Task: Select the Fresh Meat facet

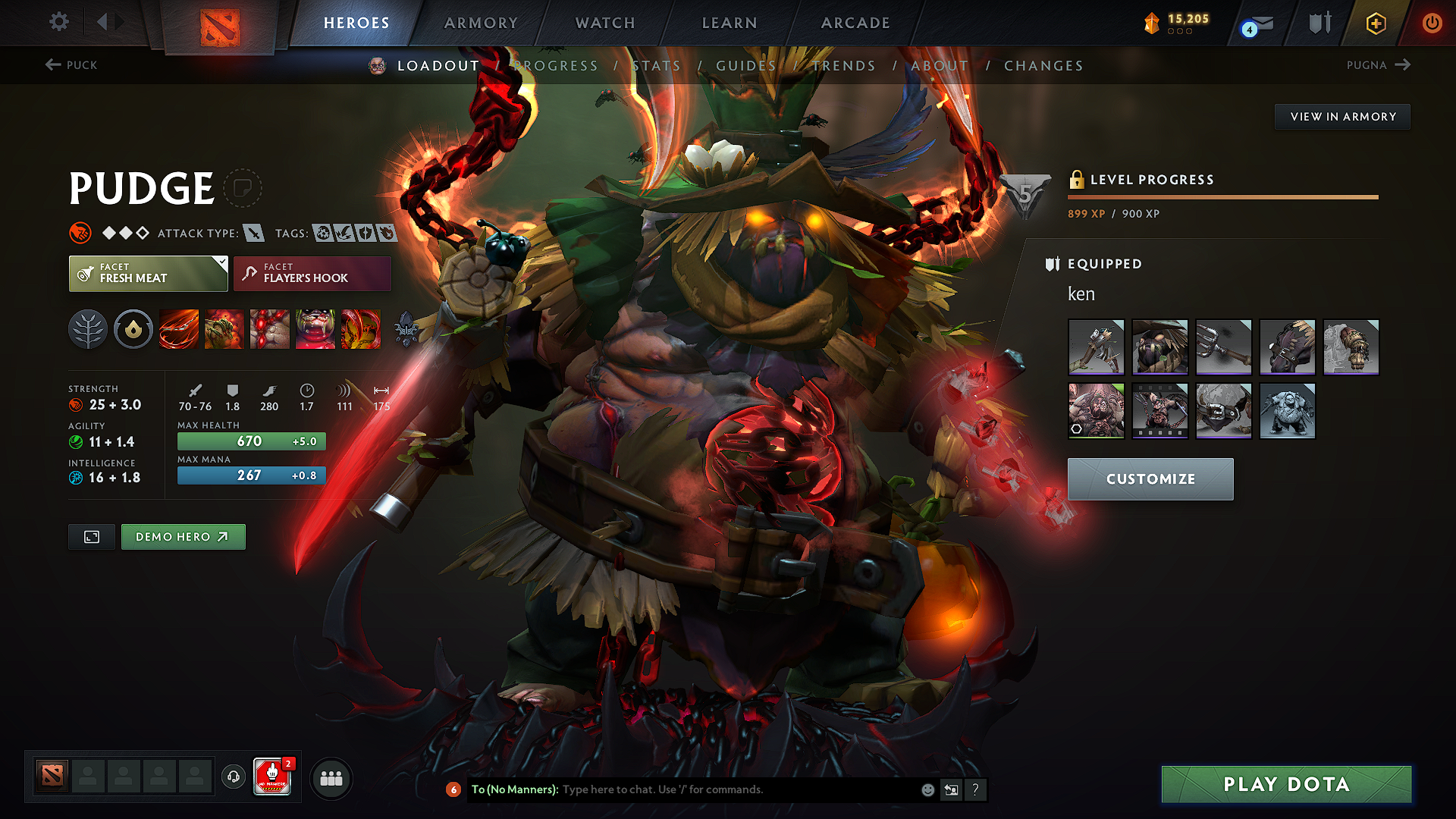Action: (x=148, y=273)
